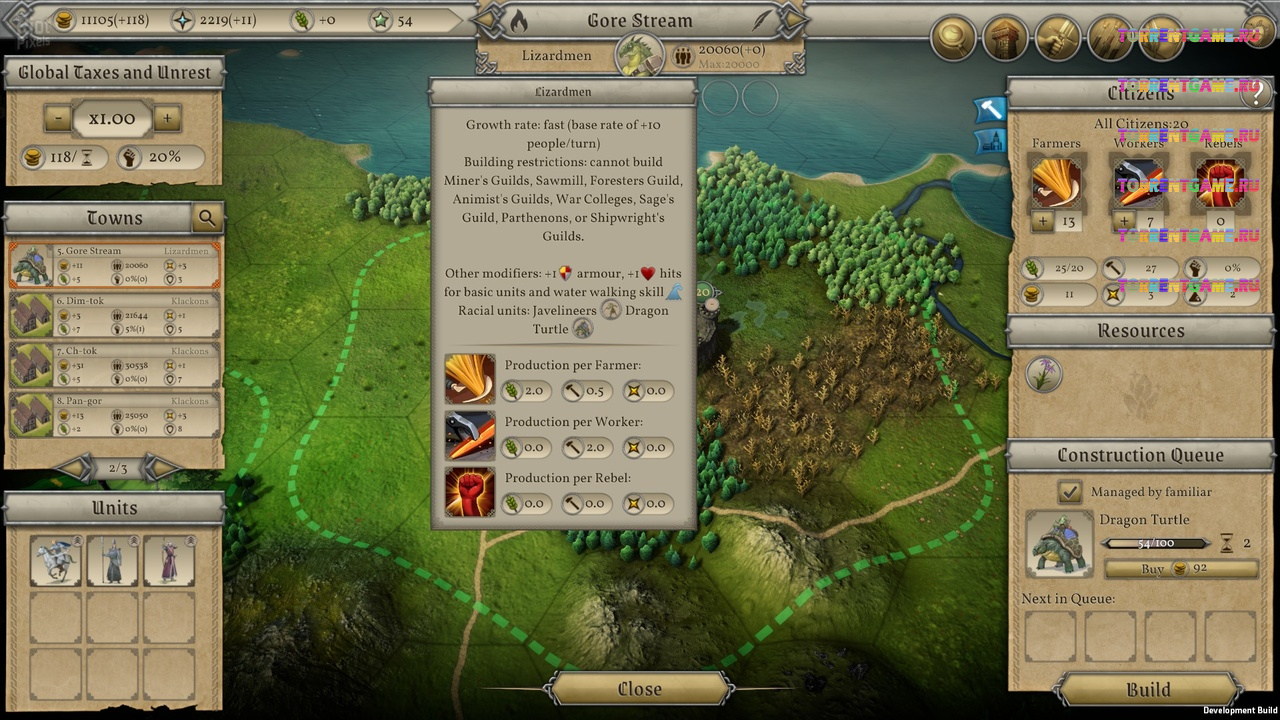1280x720 pixels.
Task: Go to the previous towns page
Action: click(x=76, y=468)
